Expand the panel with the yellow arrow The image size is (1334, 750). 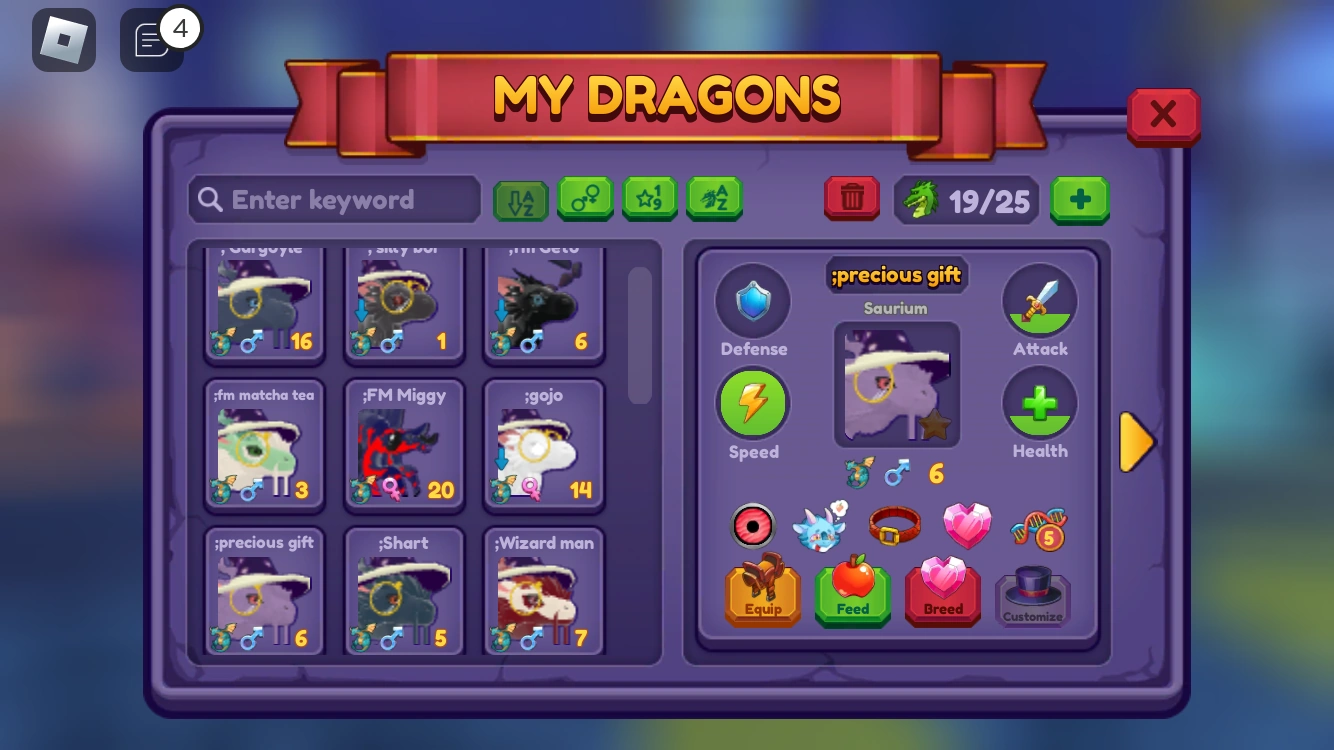1137,441
